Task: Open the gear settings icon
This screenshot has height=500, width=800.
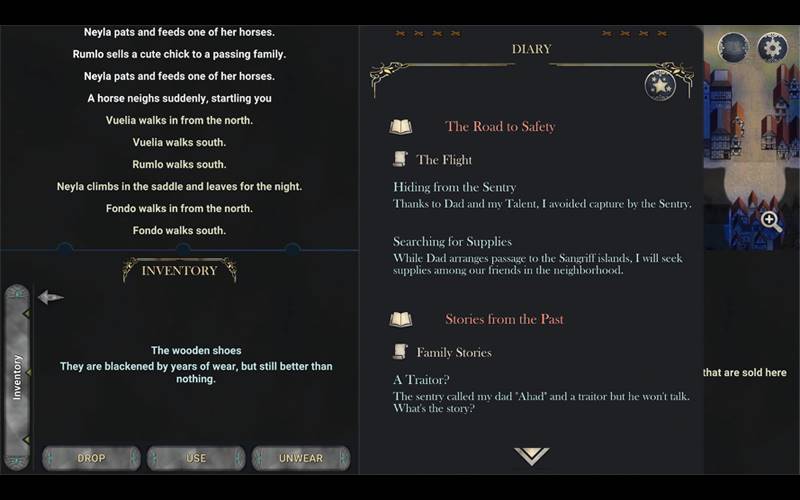Action: (772, 47)
